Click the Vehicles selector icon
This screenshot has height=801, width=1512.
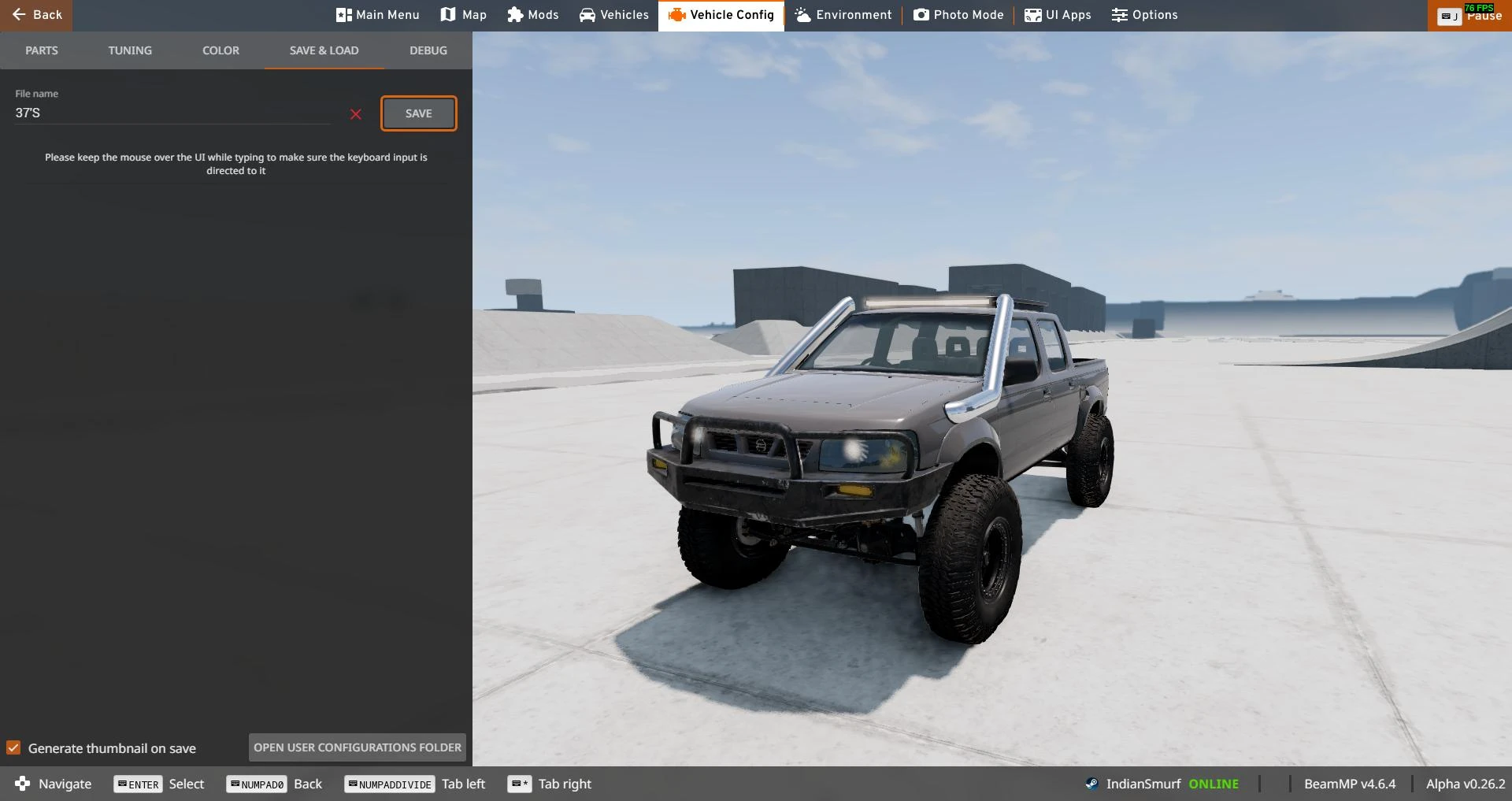(x=587, y=14)
